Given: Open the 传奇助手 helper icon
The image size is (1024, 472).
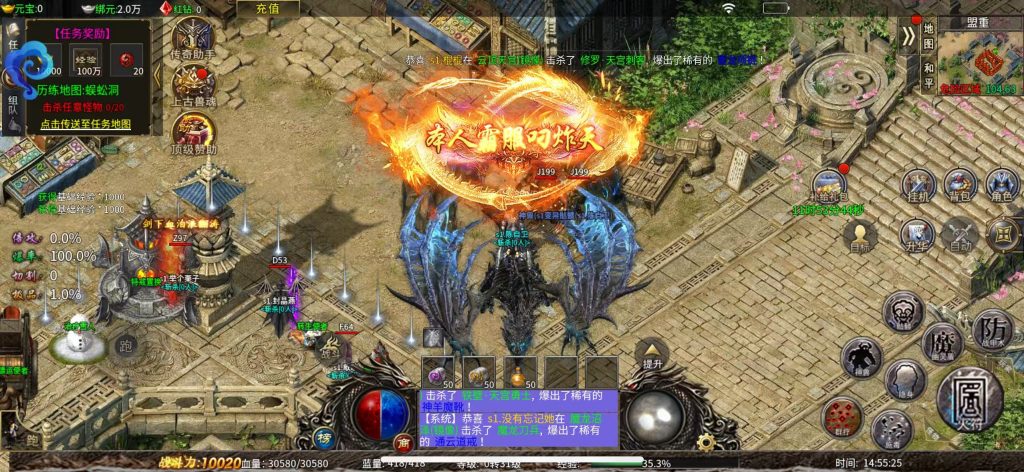Looking at the screenshot, I should [x=193, y=43].
